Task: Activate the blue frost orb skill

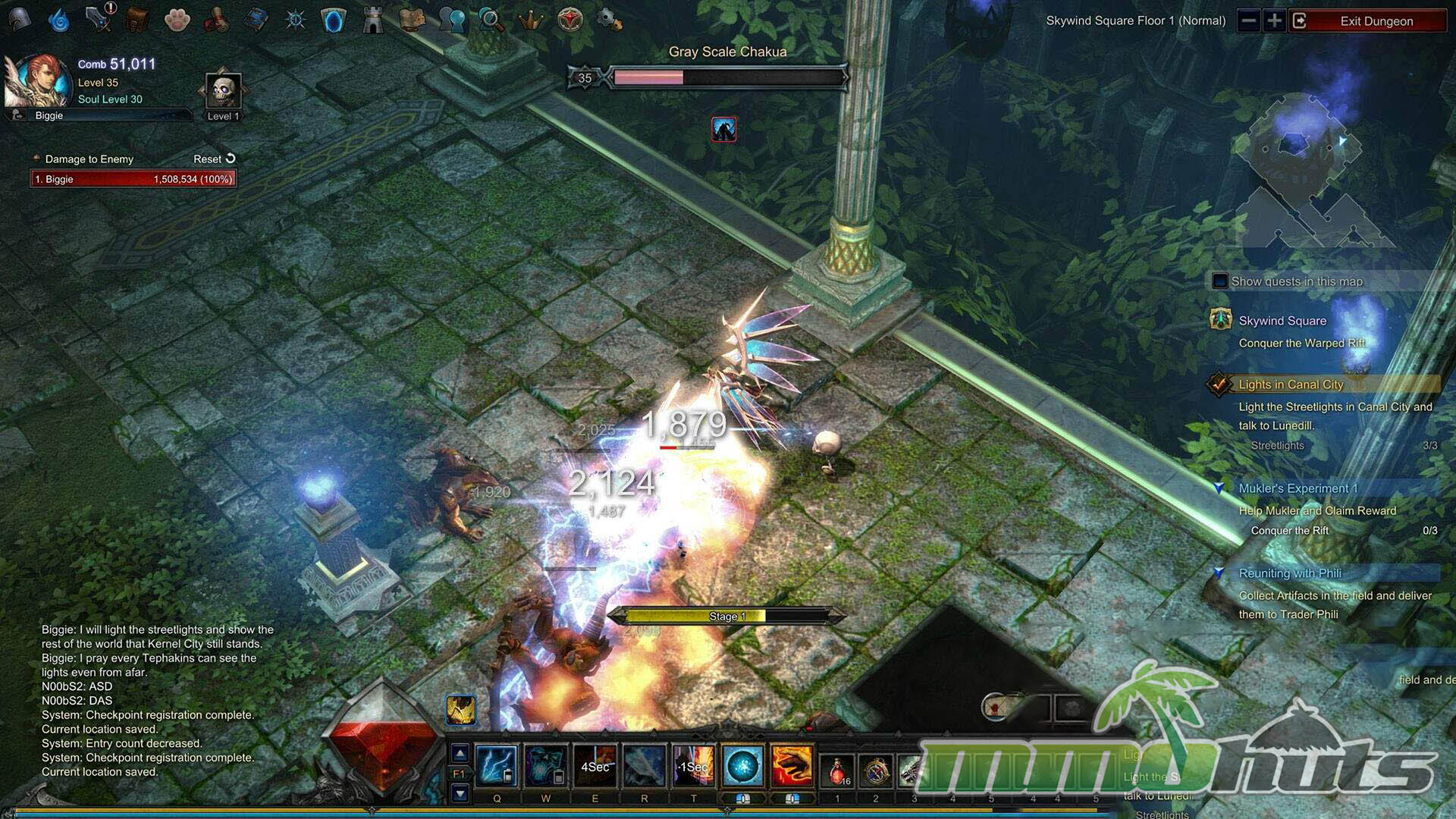Action: click(x=742, y=765)
